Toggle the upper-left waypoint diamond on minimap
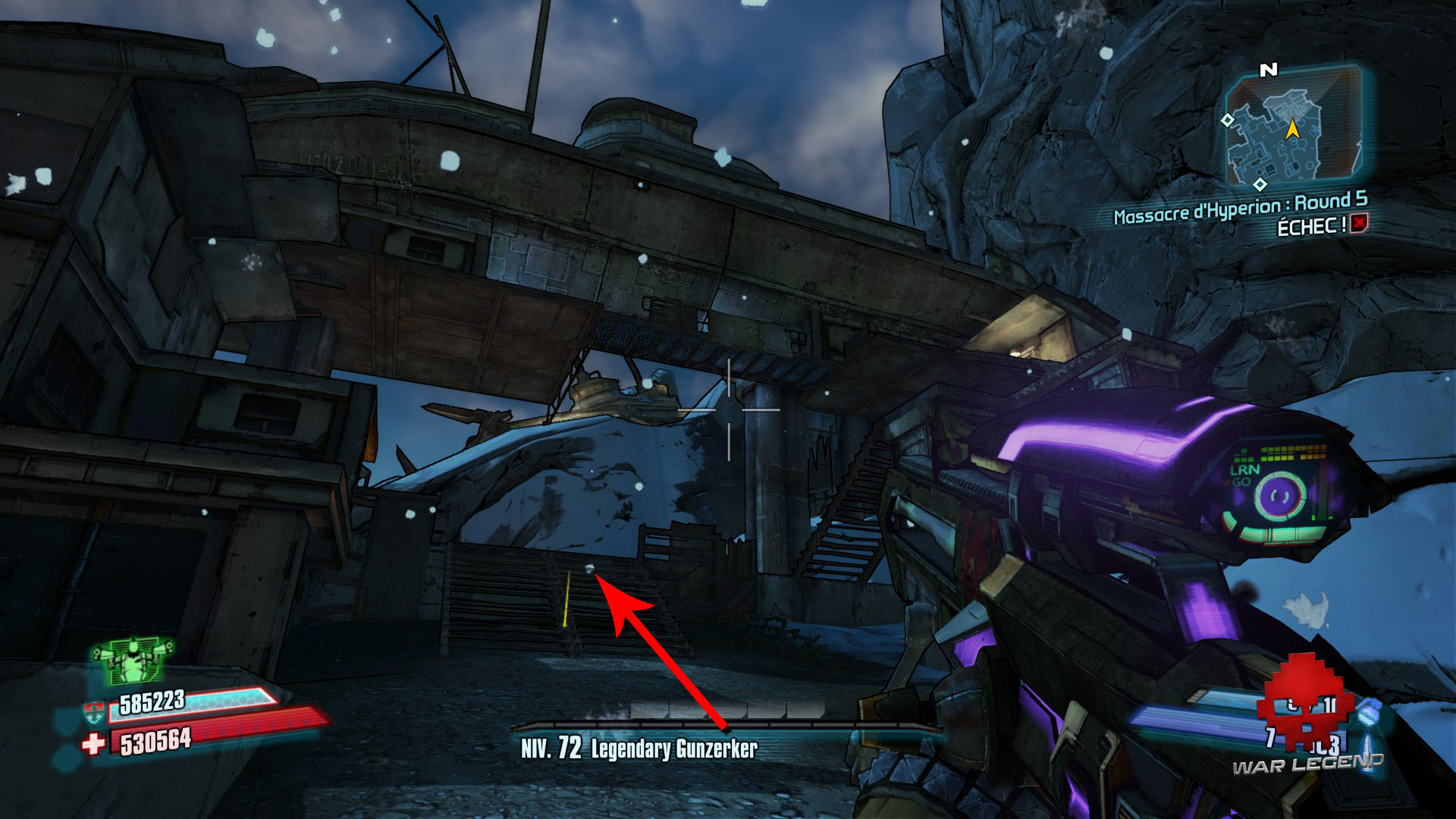Screen dimensions: 1456x819 (x=1228, y=121)
